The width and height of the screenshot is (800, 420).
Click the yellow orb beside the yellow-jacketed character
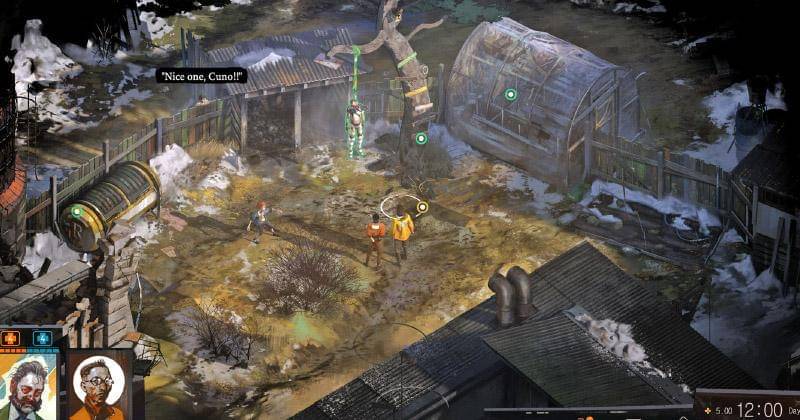click(422, 208)
